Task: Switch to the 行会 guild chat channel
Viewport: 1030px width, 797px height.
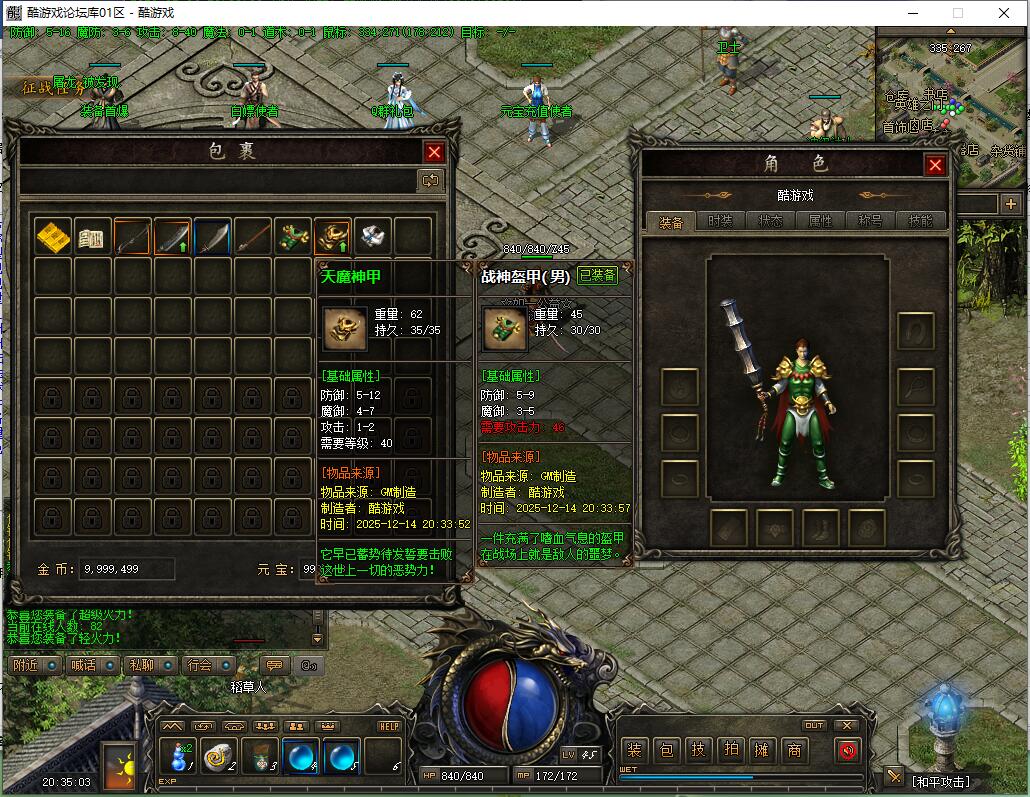Action: 199,665
